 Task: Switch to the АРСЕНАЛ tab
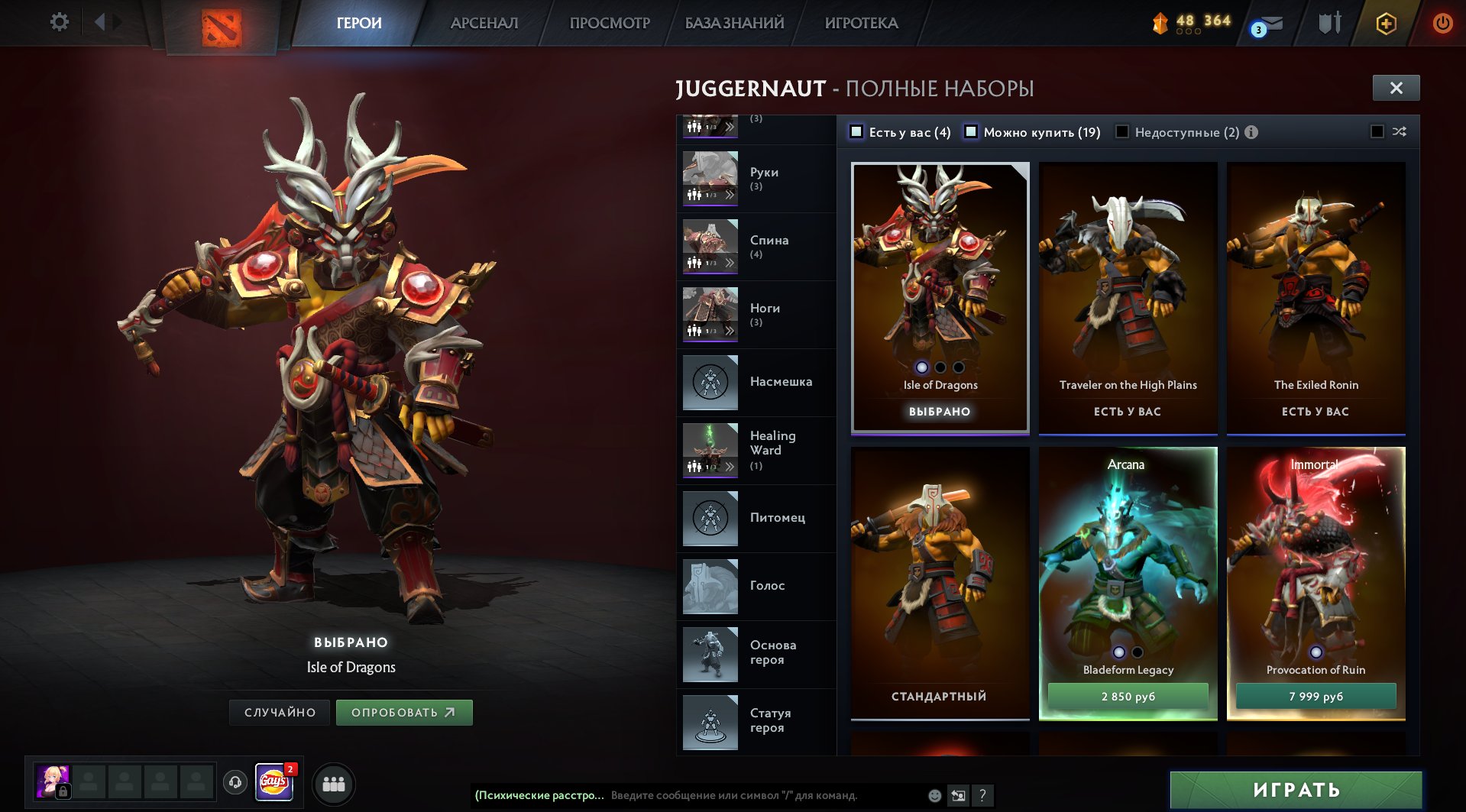coord(484,23)
